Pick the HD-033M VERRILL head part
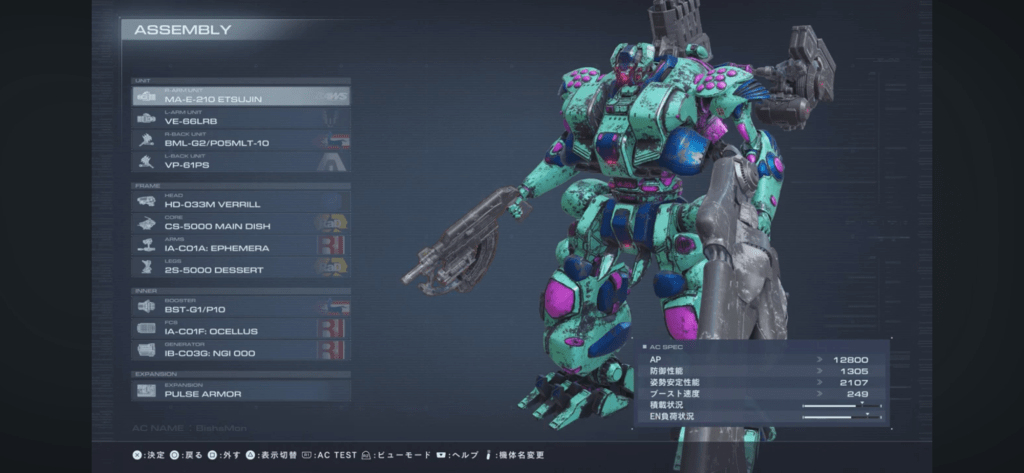This screenshot has width=1024, height=473. (240, 202)
